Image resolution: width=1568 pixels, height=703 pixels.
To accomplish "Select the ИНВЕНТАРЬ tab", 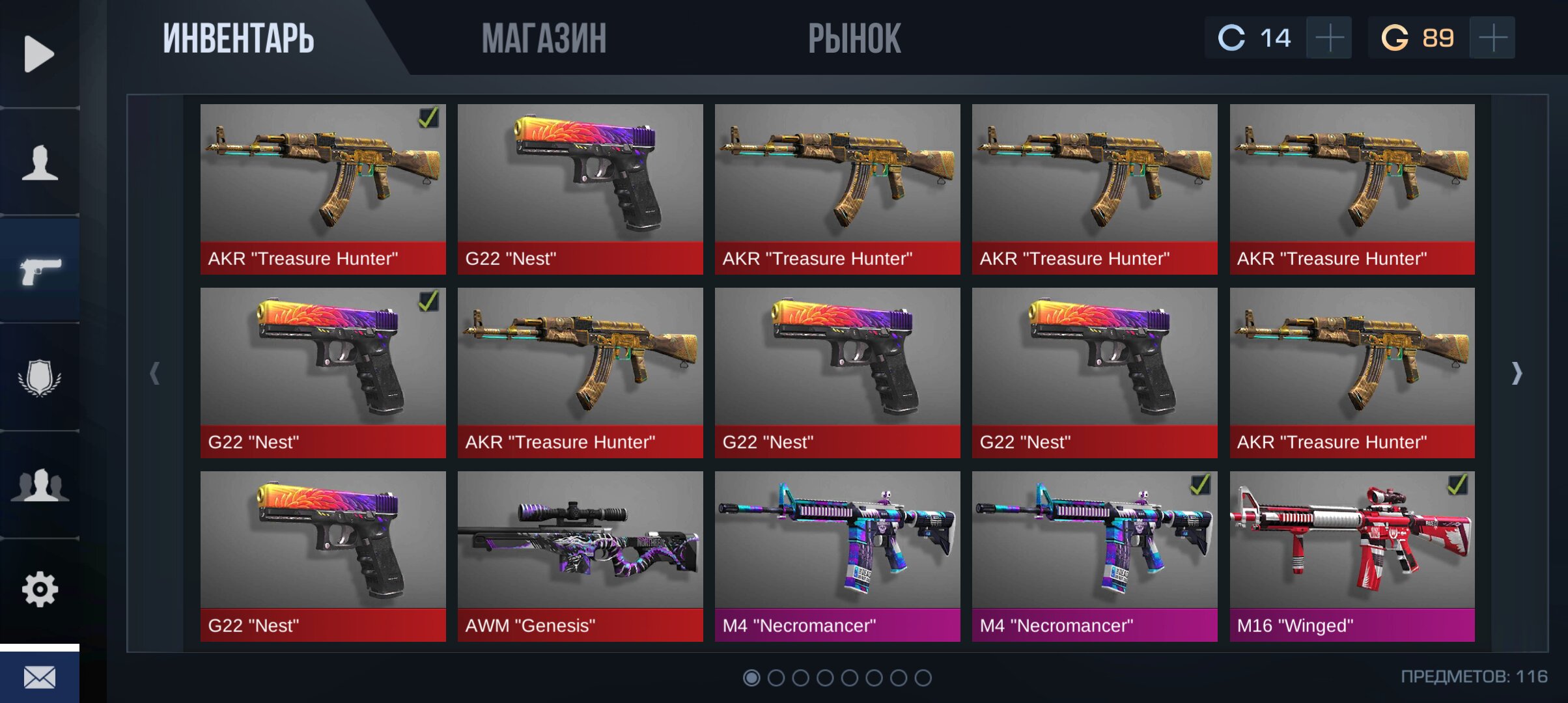I will (238, 38).
